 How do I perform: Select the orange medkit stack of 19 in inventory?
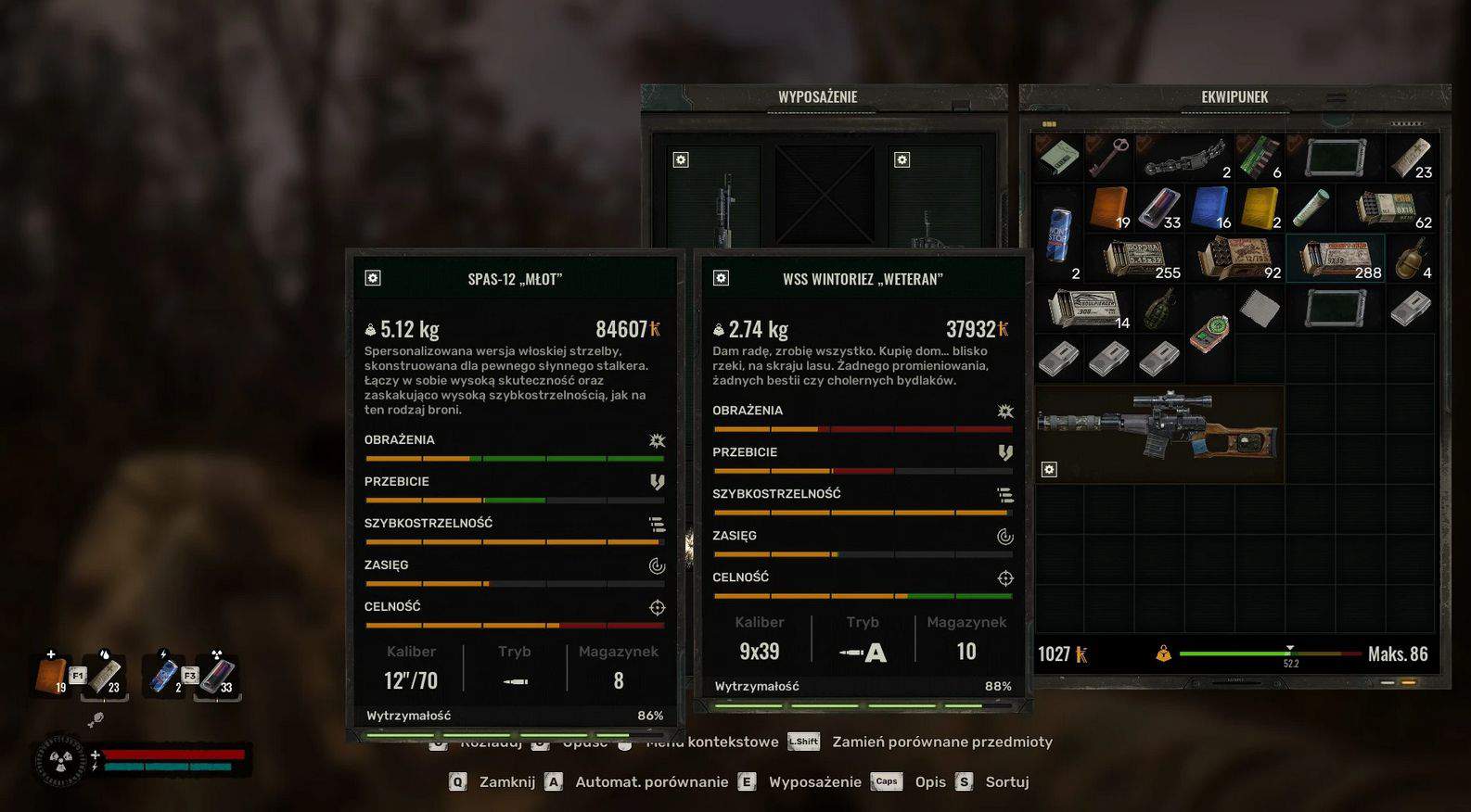(1109, 208)
